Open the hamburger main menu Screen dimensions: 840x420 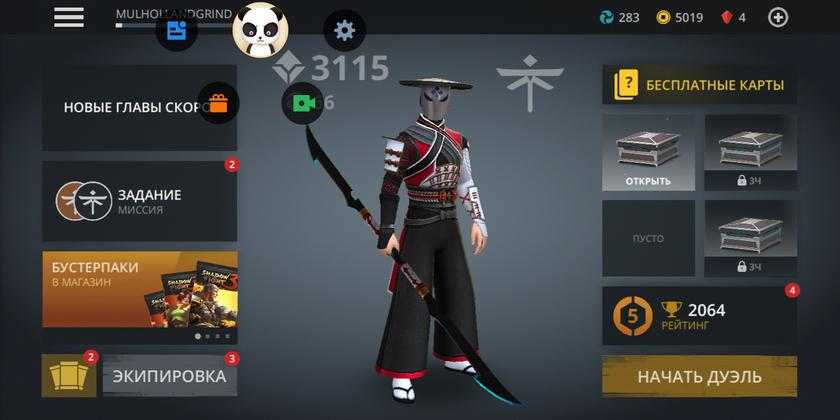pos(69,17)
